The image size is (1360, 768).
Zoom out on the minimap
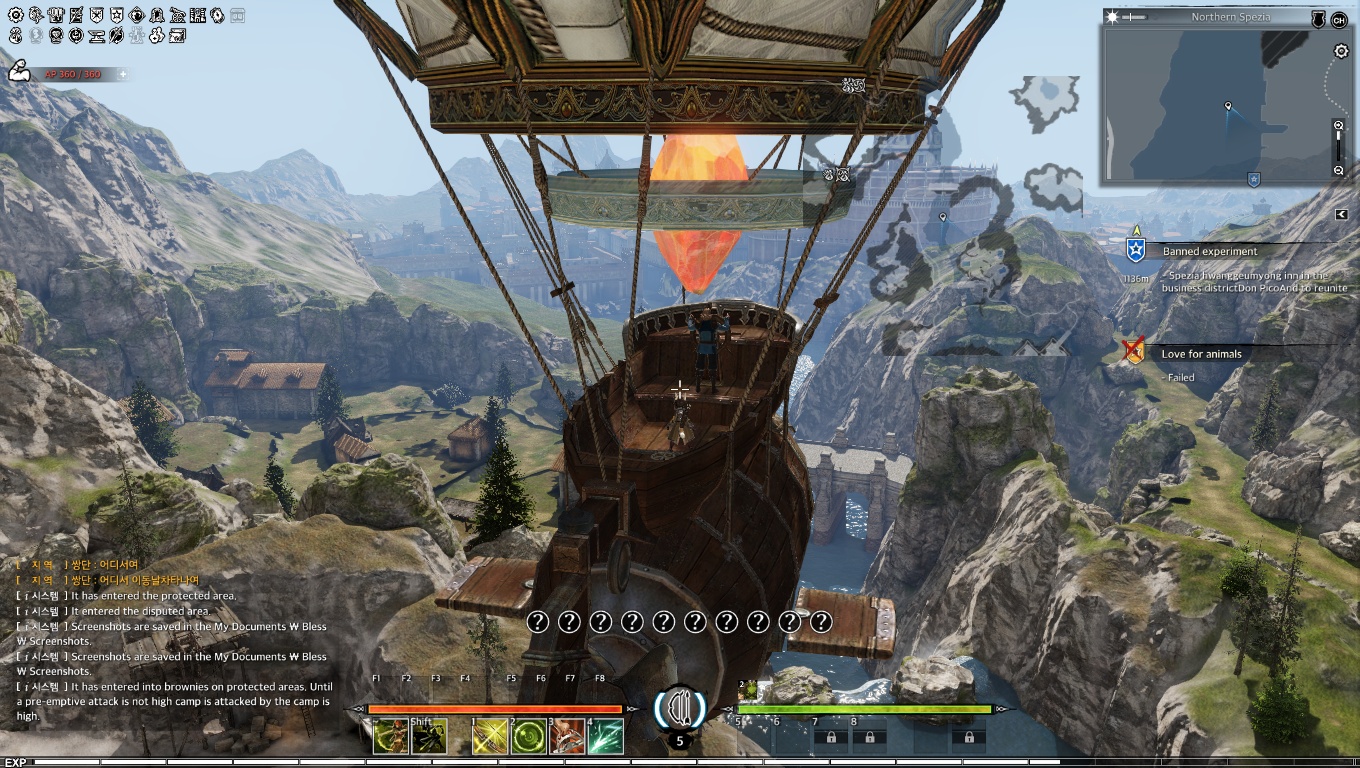(x=1339, y=171)
